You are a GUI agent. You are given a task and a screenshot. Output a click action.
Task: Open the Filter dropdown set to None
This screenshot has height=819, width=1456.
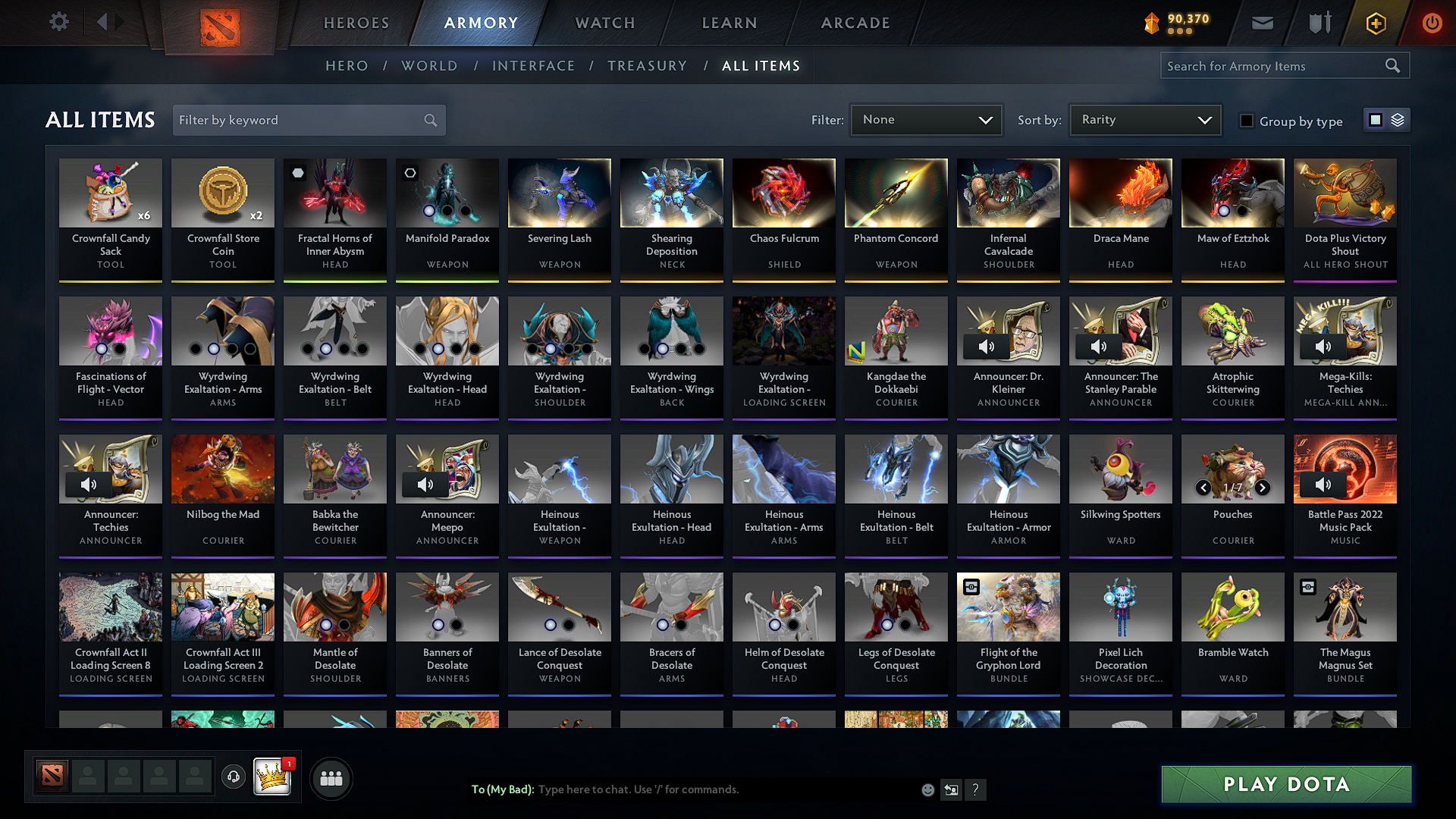pyautogui.click(x=926, y=119)
